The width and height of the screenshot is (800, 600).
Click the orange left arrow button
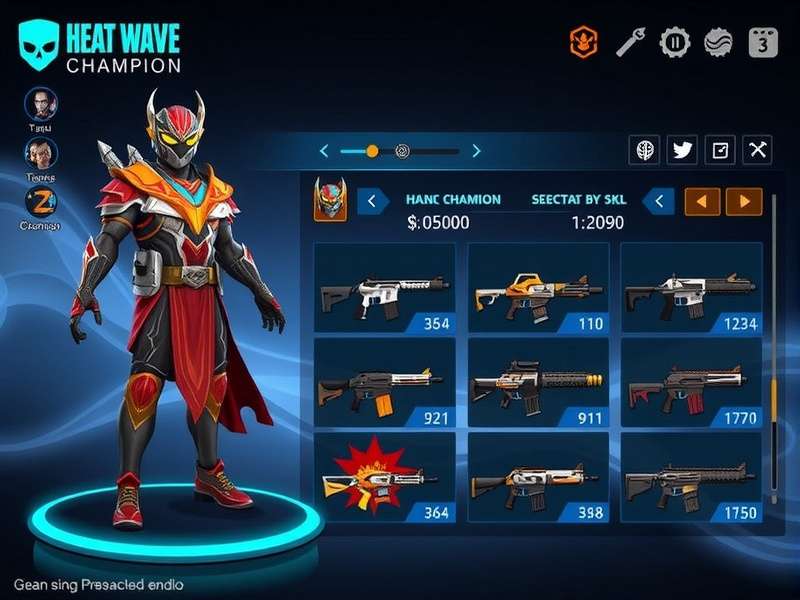click(x=702, y=201)
